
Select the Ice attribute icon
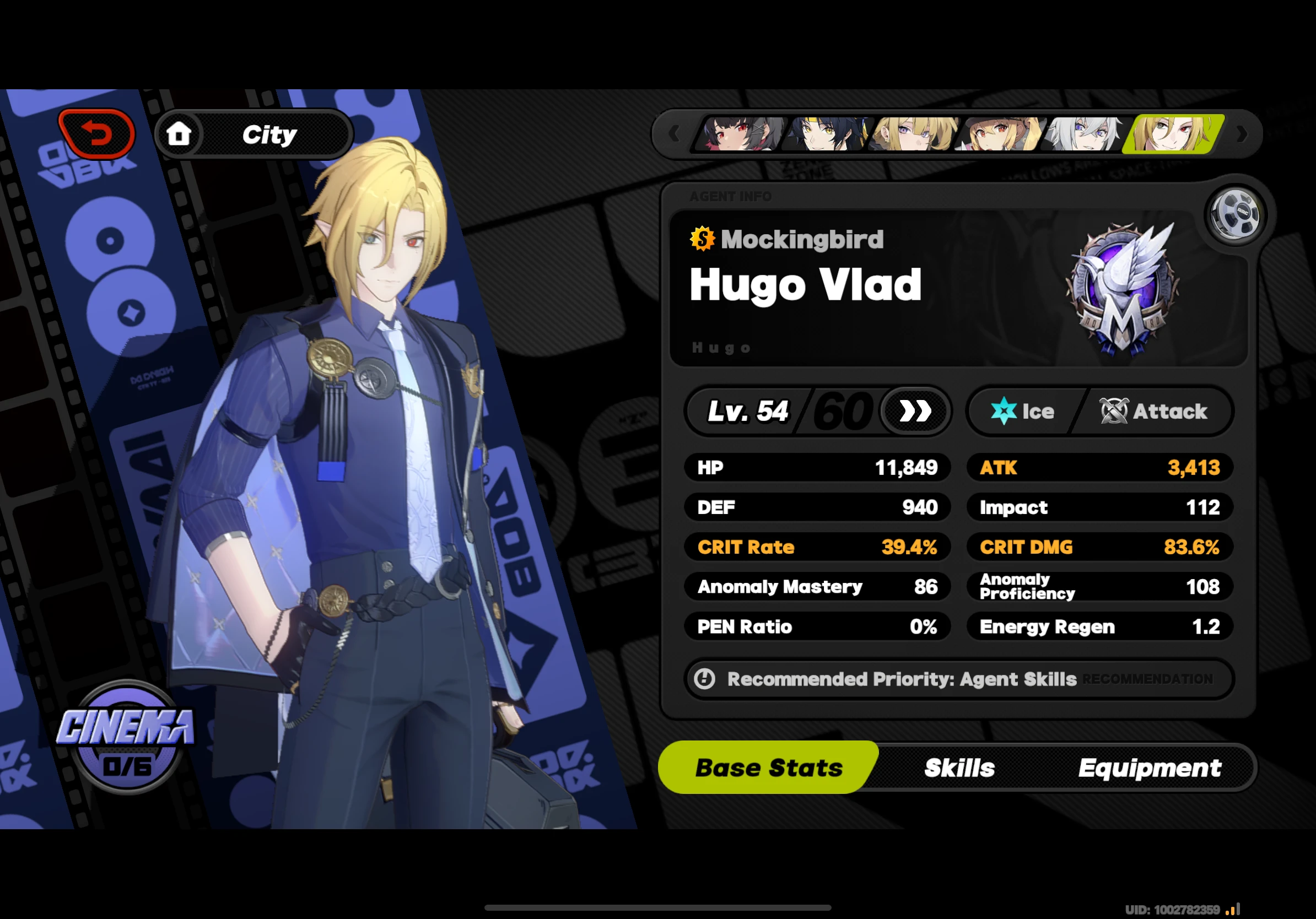pyautogui.click(x=1003, y=411)
